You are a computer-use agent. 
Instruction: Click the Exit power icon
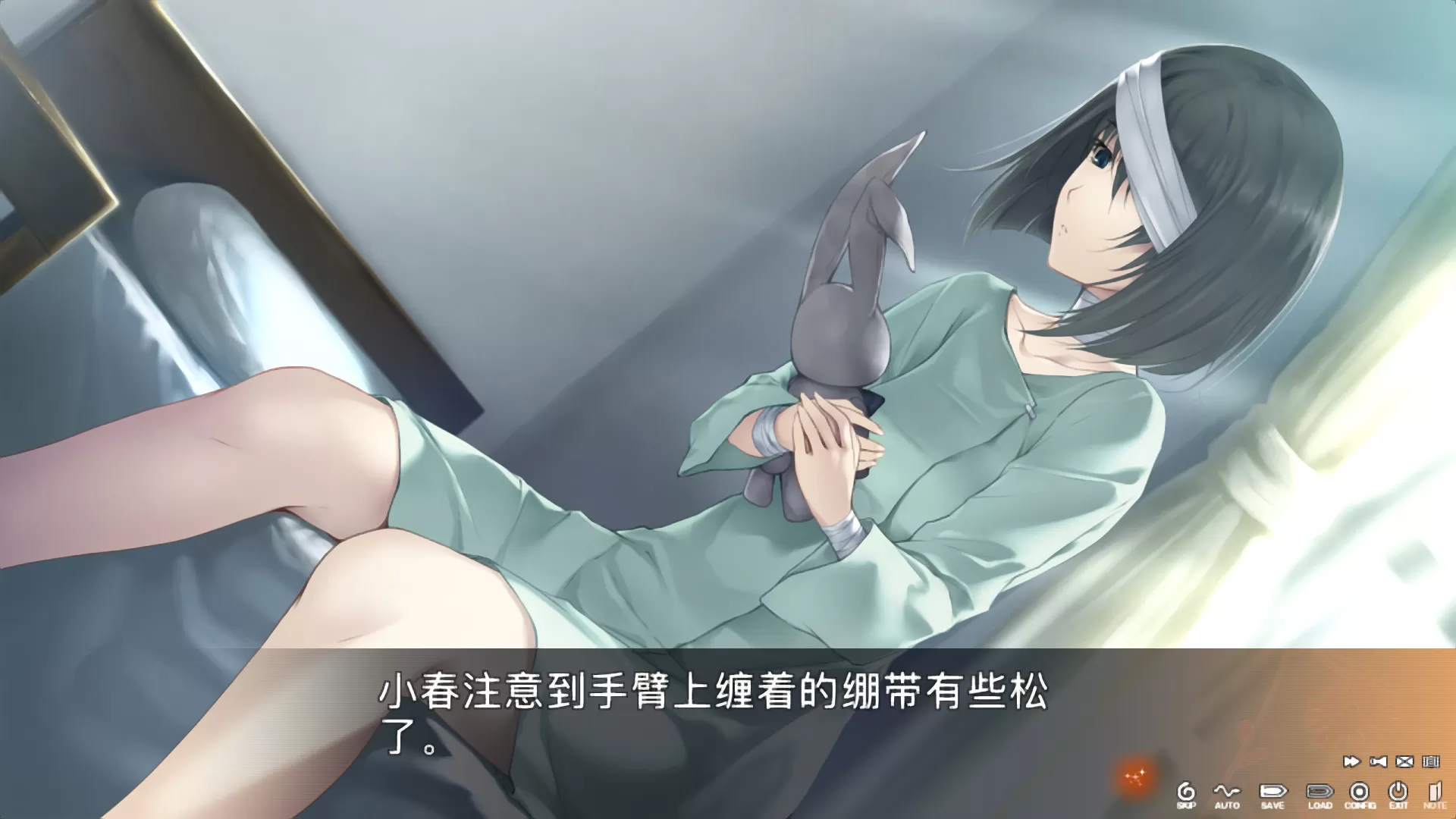tap(1398, 789)
